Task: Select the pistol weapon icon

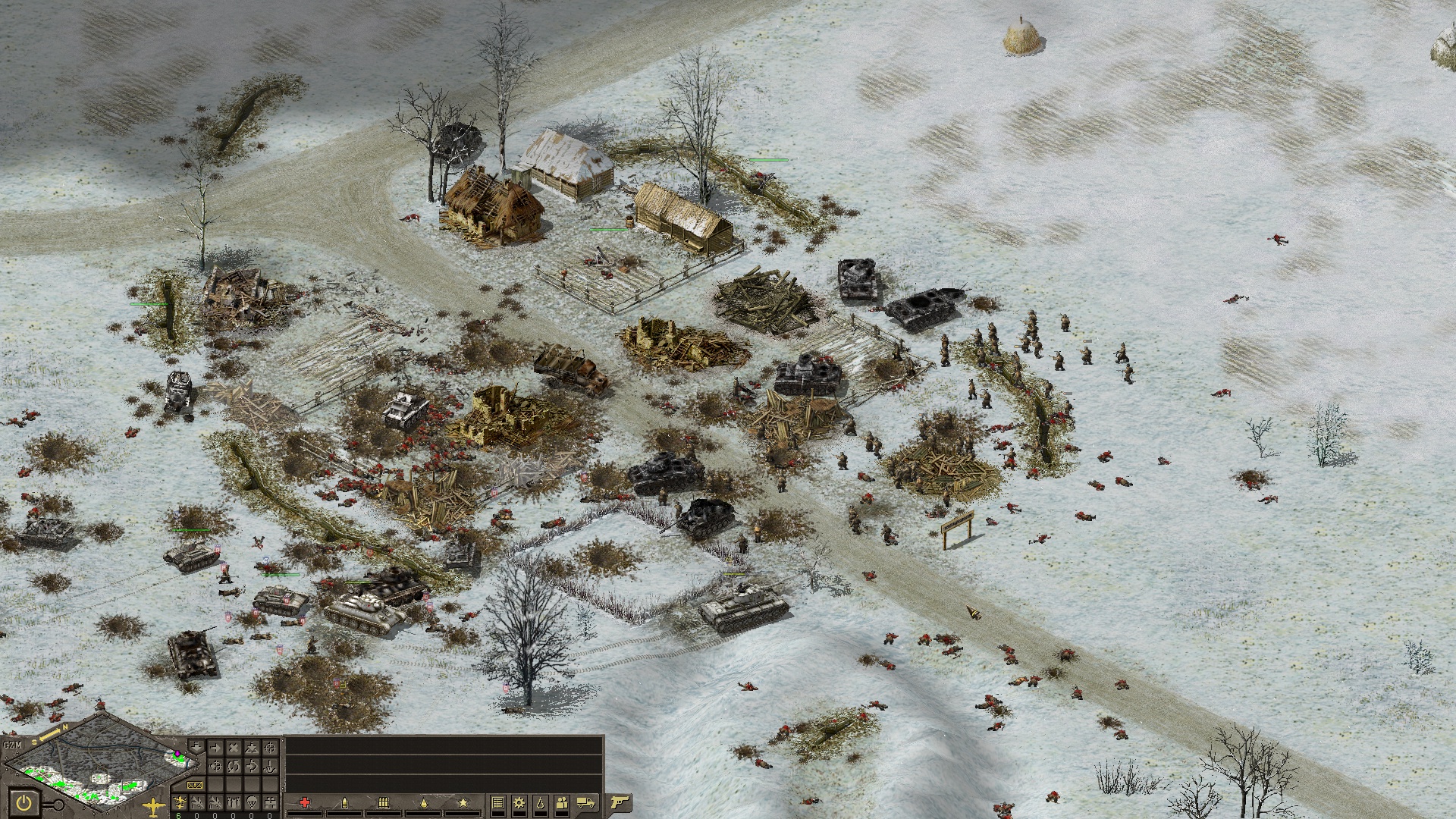Action: 620,802
